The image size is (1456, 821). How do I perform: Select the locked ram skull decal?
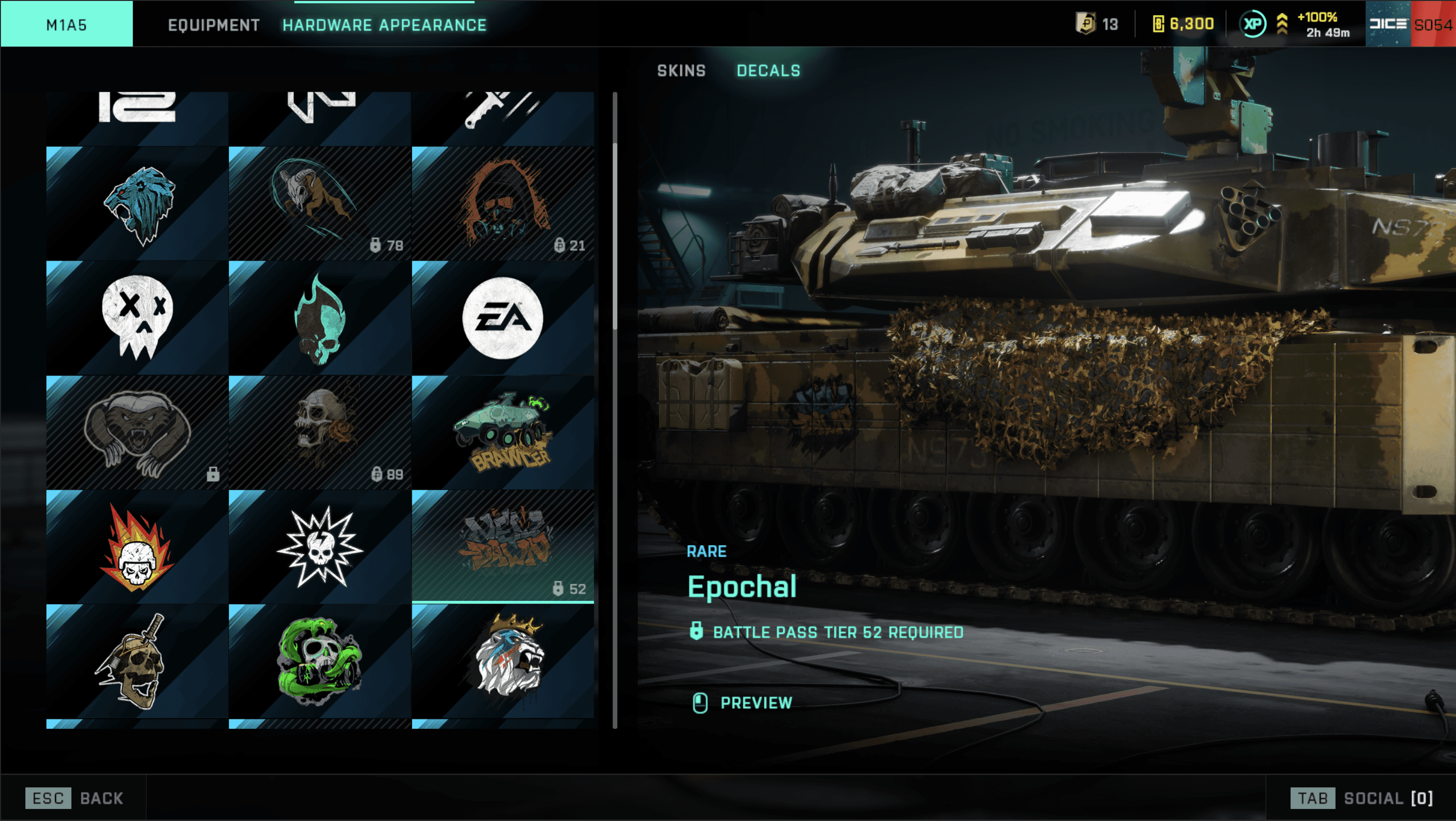[320, 203]
